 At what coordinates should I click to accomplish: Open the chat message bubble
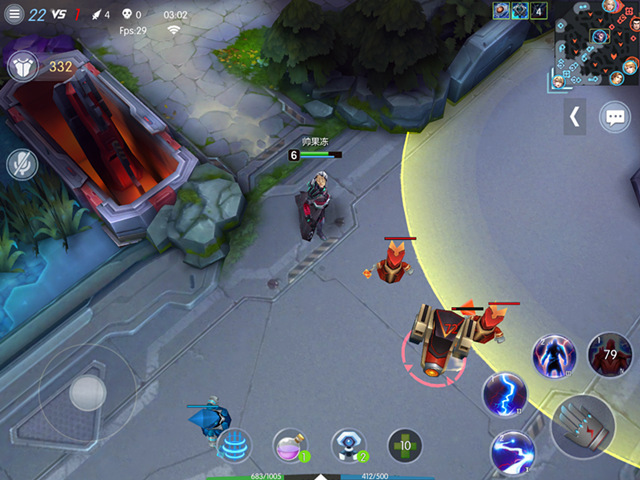click(614, 117)
